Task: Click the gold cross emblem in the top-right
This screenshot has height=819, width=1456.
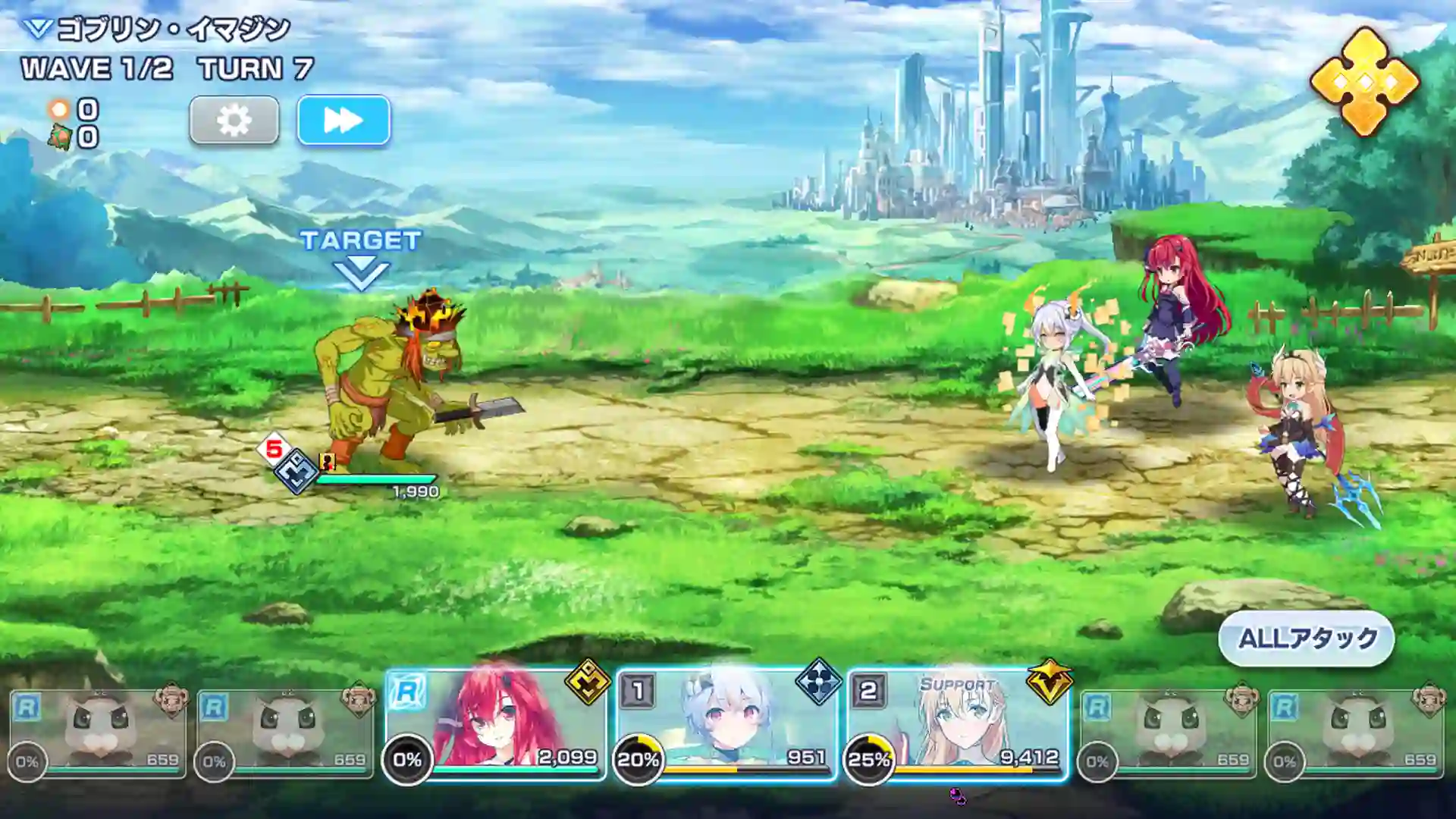Action: (x=1368, y=77)
